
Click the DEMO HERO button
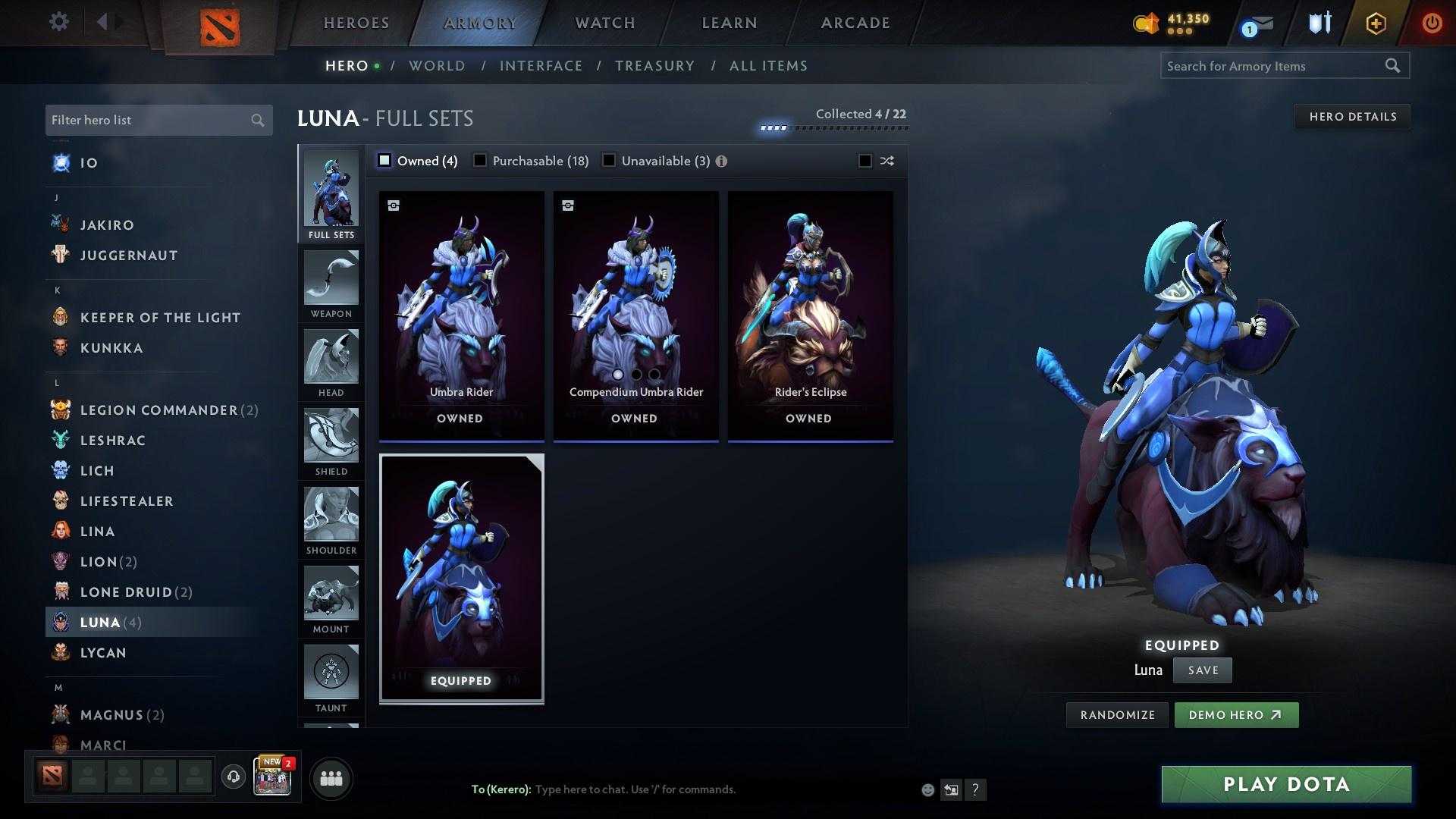coord(1236,714)
